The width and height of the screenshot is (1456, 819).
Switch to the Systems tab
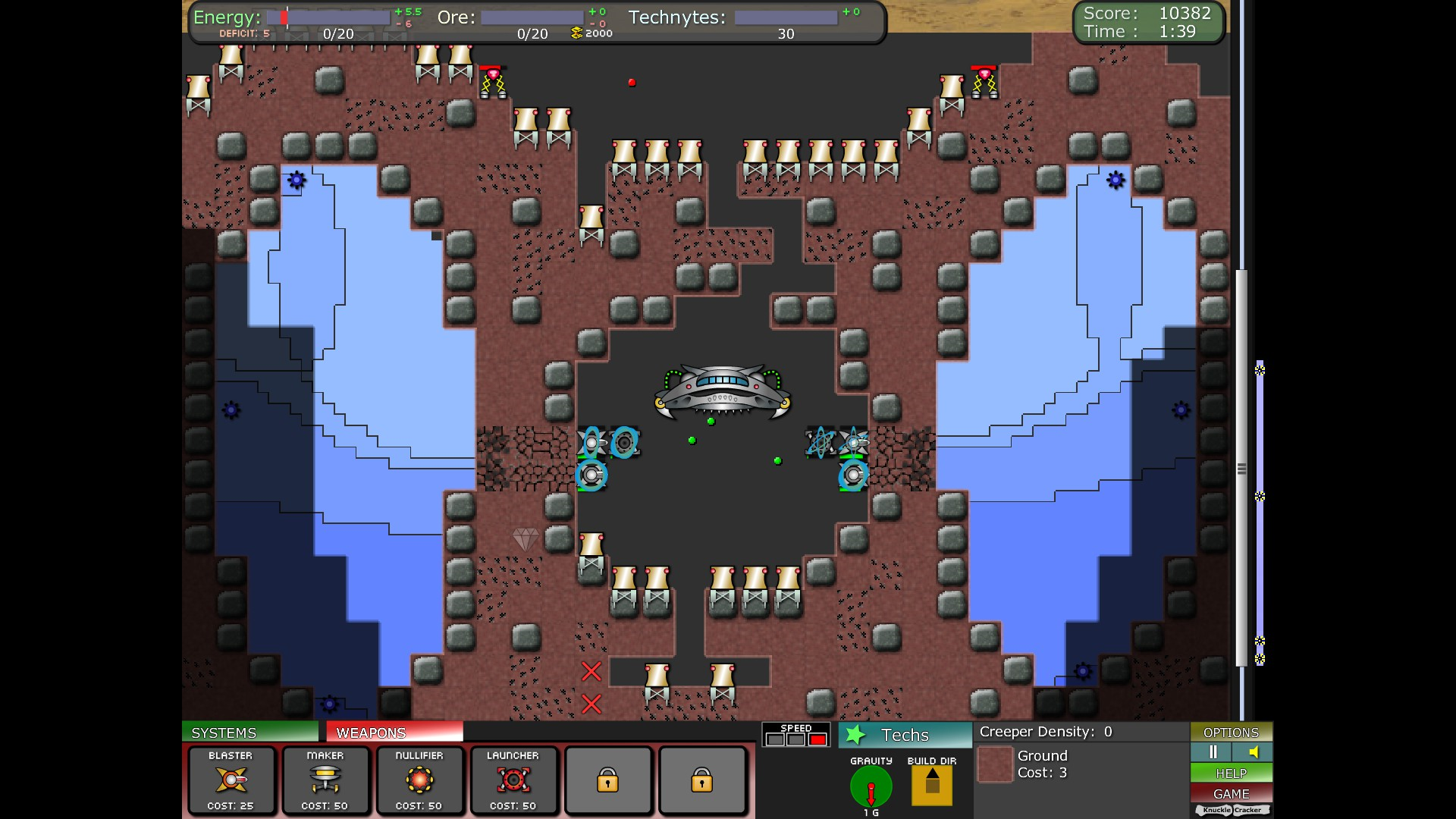tap(249, 733)
